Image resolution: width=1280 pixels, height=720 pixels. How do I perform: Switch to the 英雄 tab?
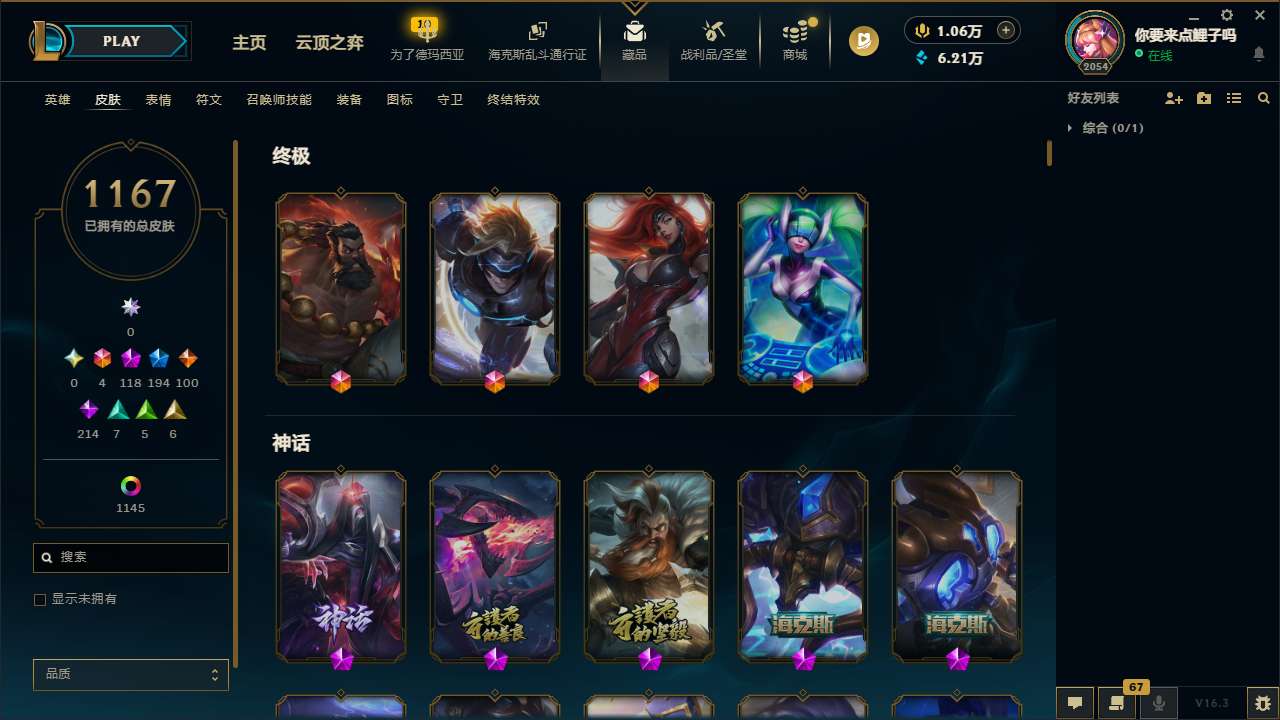coord(57,100)
